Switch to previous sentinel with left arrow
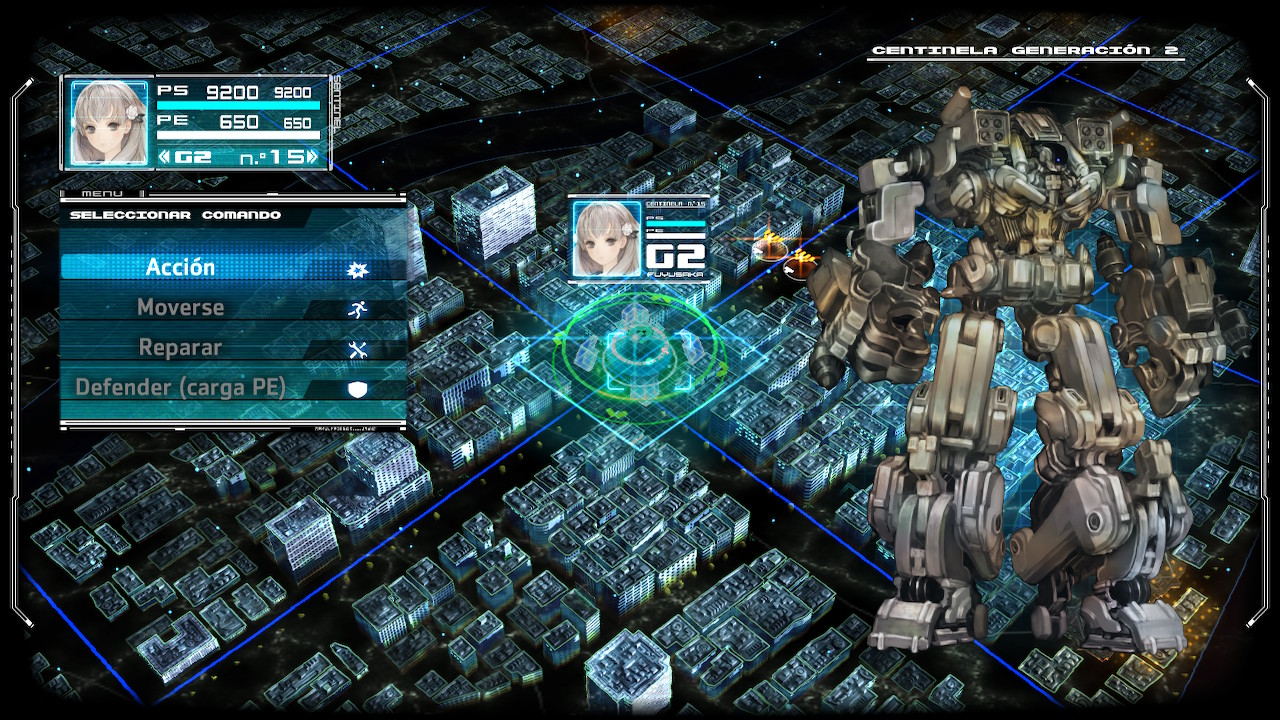This screenshot has height=720, width=1280. point(165,157)
